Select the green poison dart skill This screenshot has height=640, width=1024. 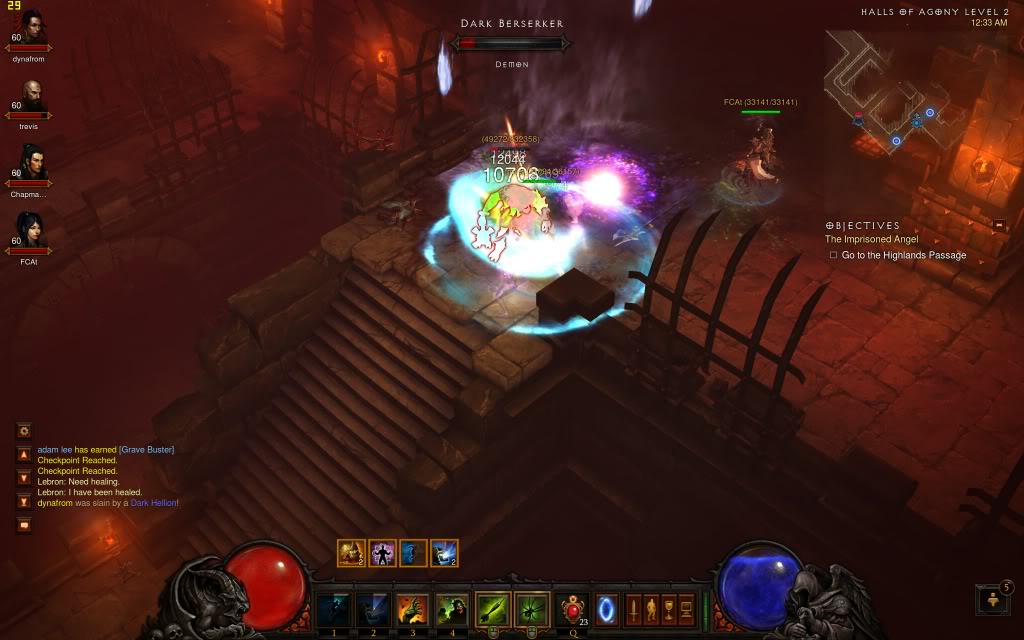coord(493,607)
